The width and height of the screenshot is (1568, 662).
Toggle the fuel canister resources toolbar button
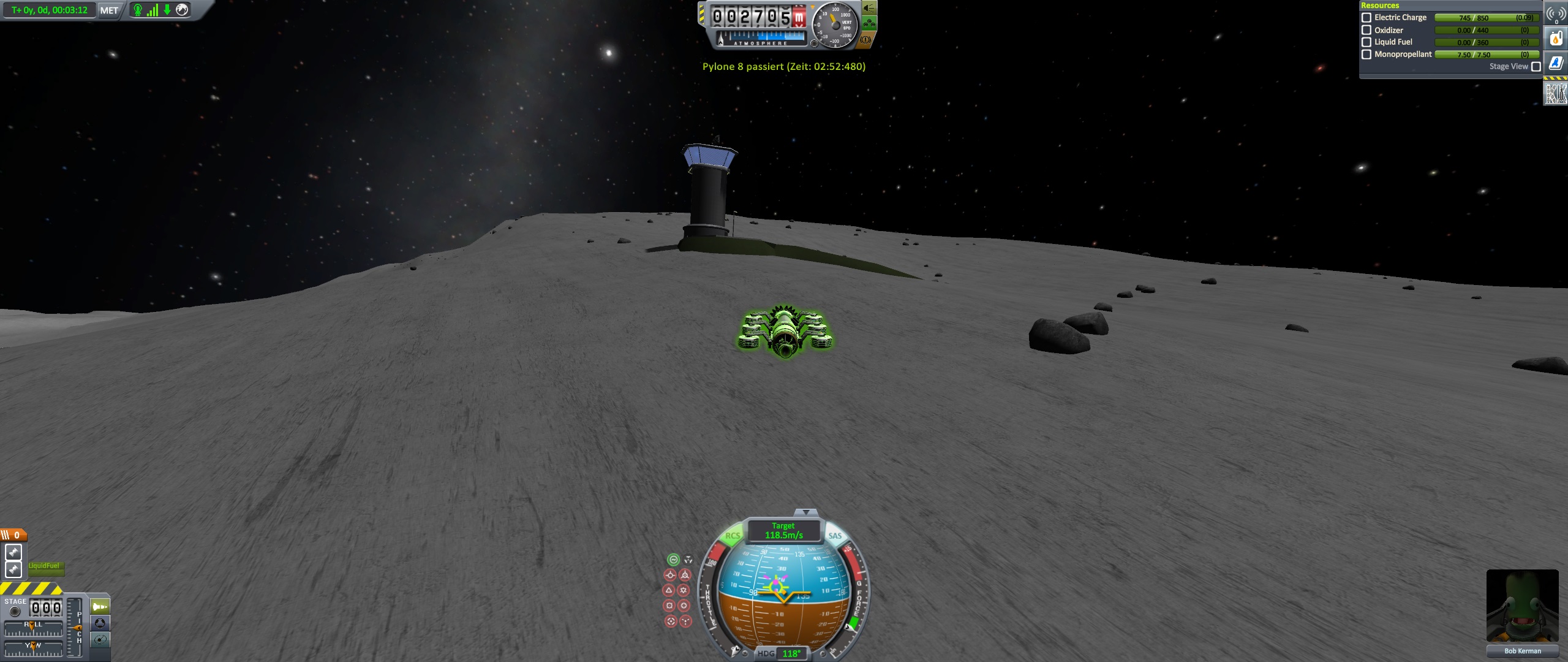(1556, 39)
